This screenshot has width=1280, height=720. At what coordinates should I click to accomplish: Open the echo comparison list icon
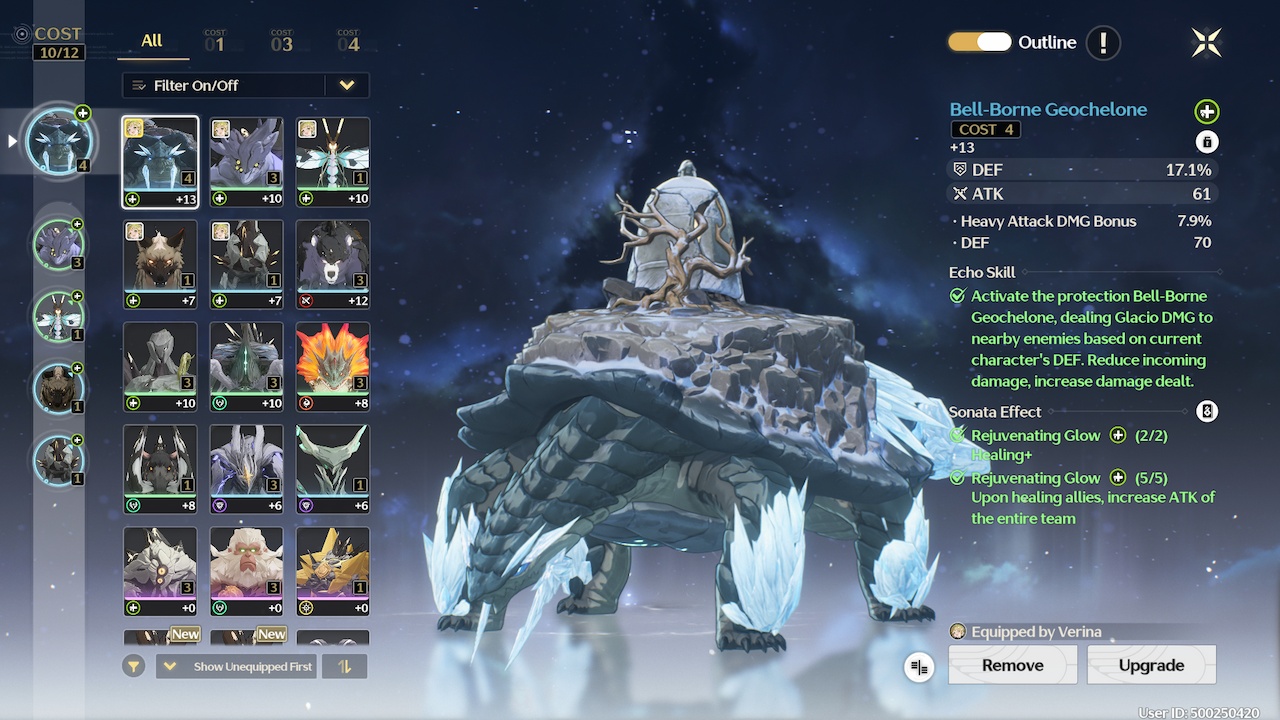point(919,667)
